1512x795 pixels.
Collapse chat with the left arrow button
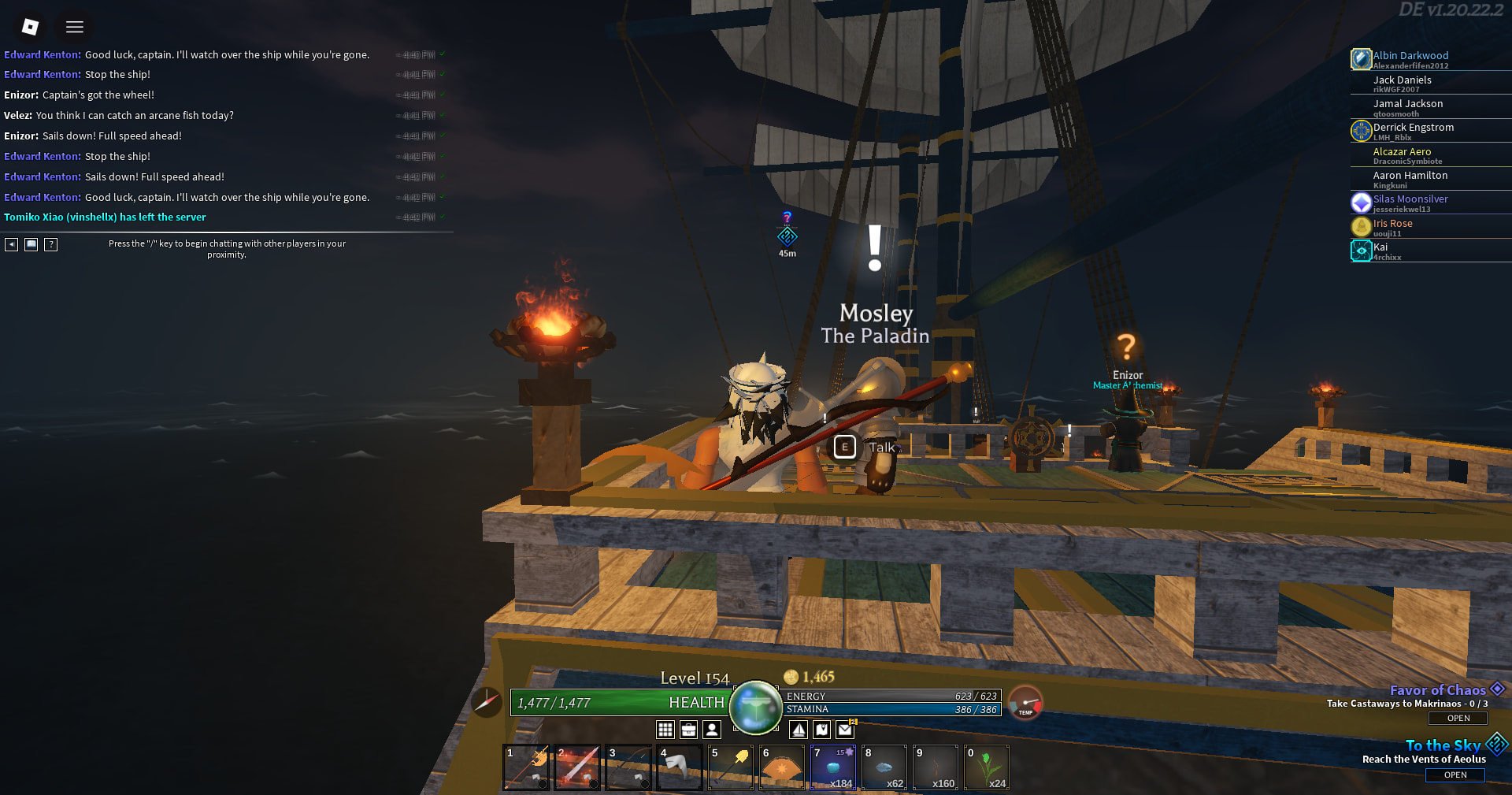(x=11, y=244)
